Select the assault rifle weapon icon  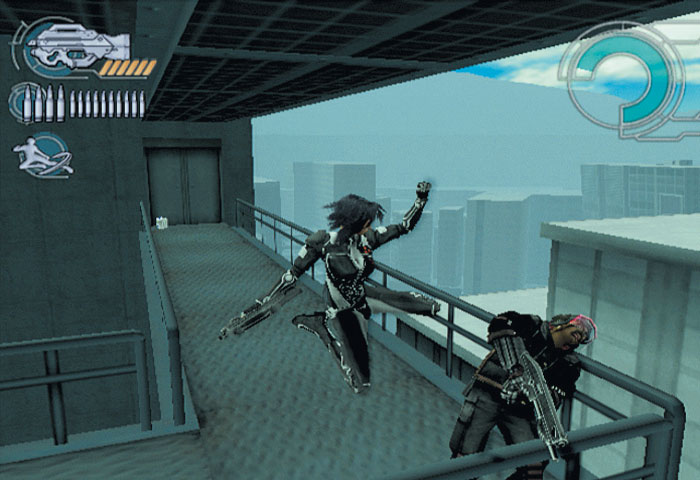tap(78, 46)
